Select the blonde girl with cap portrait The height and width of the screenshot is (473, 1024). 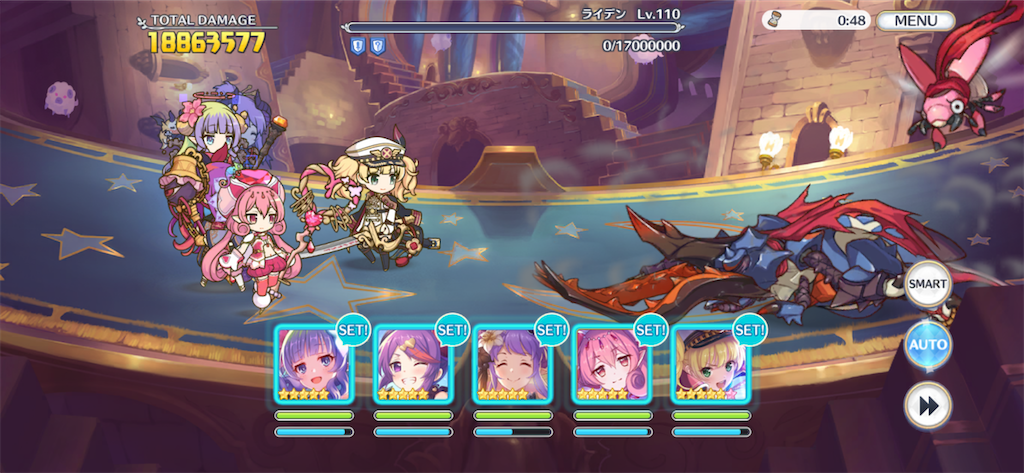point(711,363)
